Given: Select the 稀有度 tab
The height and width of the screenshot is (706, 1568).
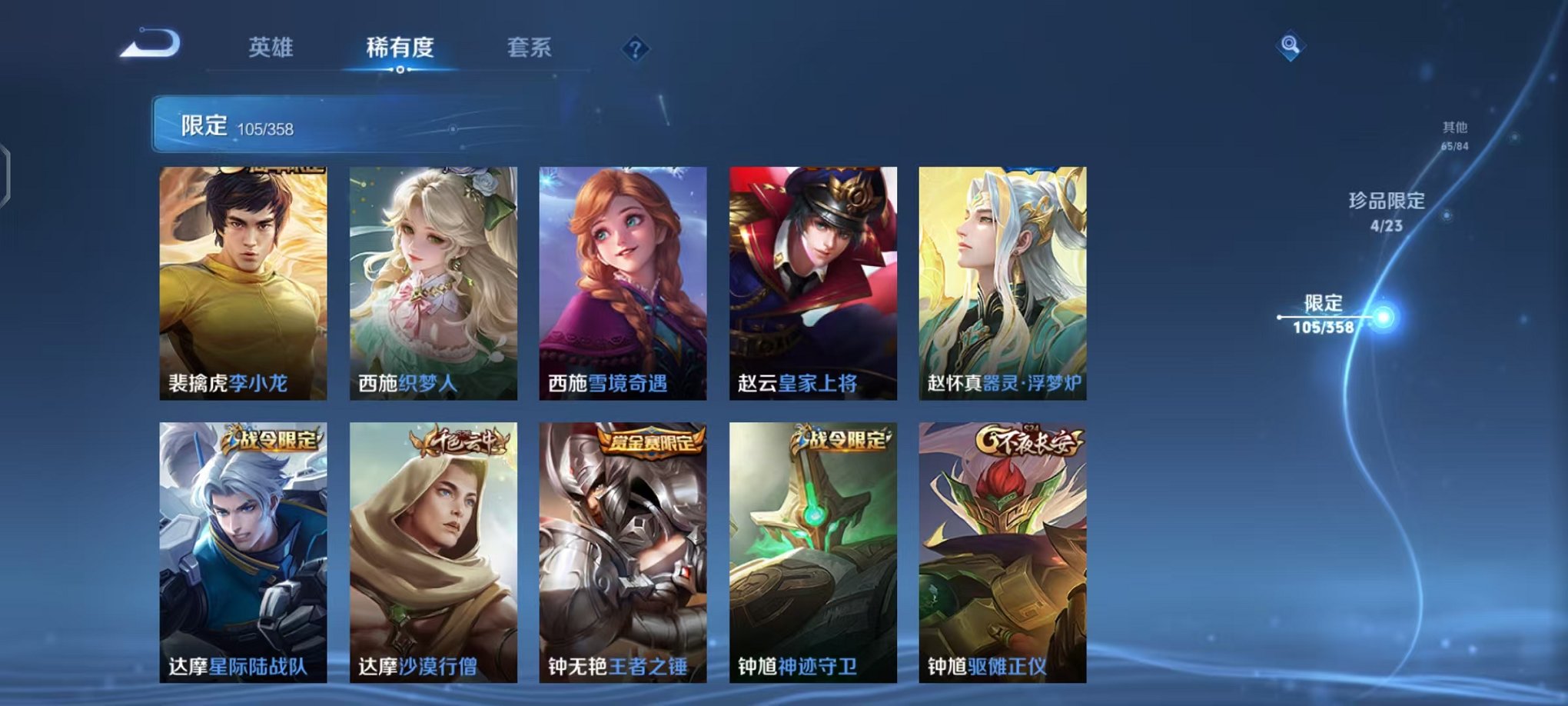Looking at the screenshot, I should tap(400, 46).
